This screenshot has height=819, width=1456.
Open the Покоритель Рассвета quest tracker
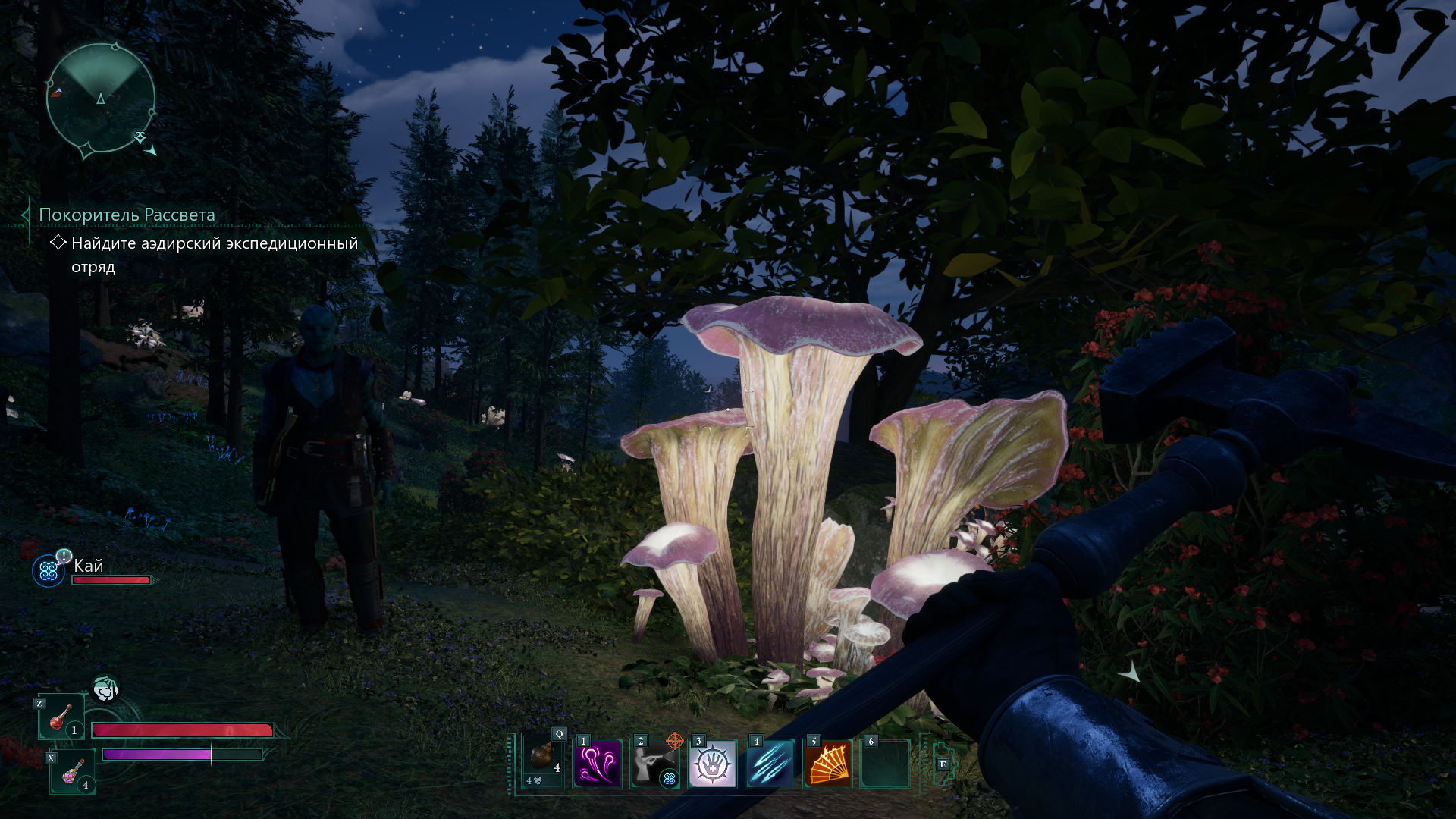[x=127, y=215]
